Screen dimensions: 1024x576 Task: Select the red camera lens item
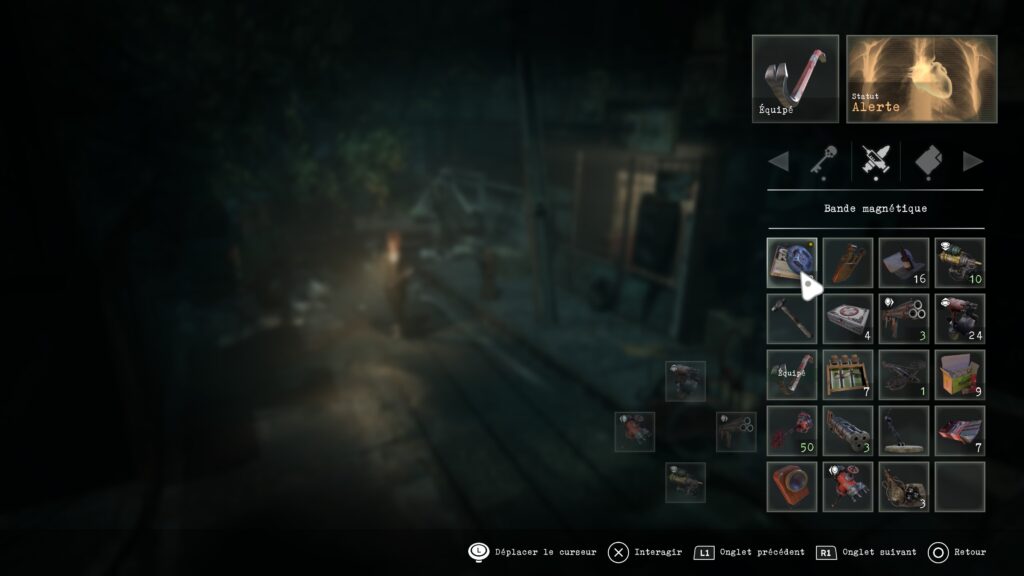pyautogui.click(x=791, y=487)
